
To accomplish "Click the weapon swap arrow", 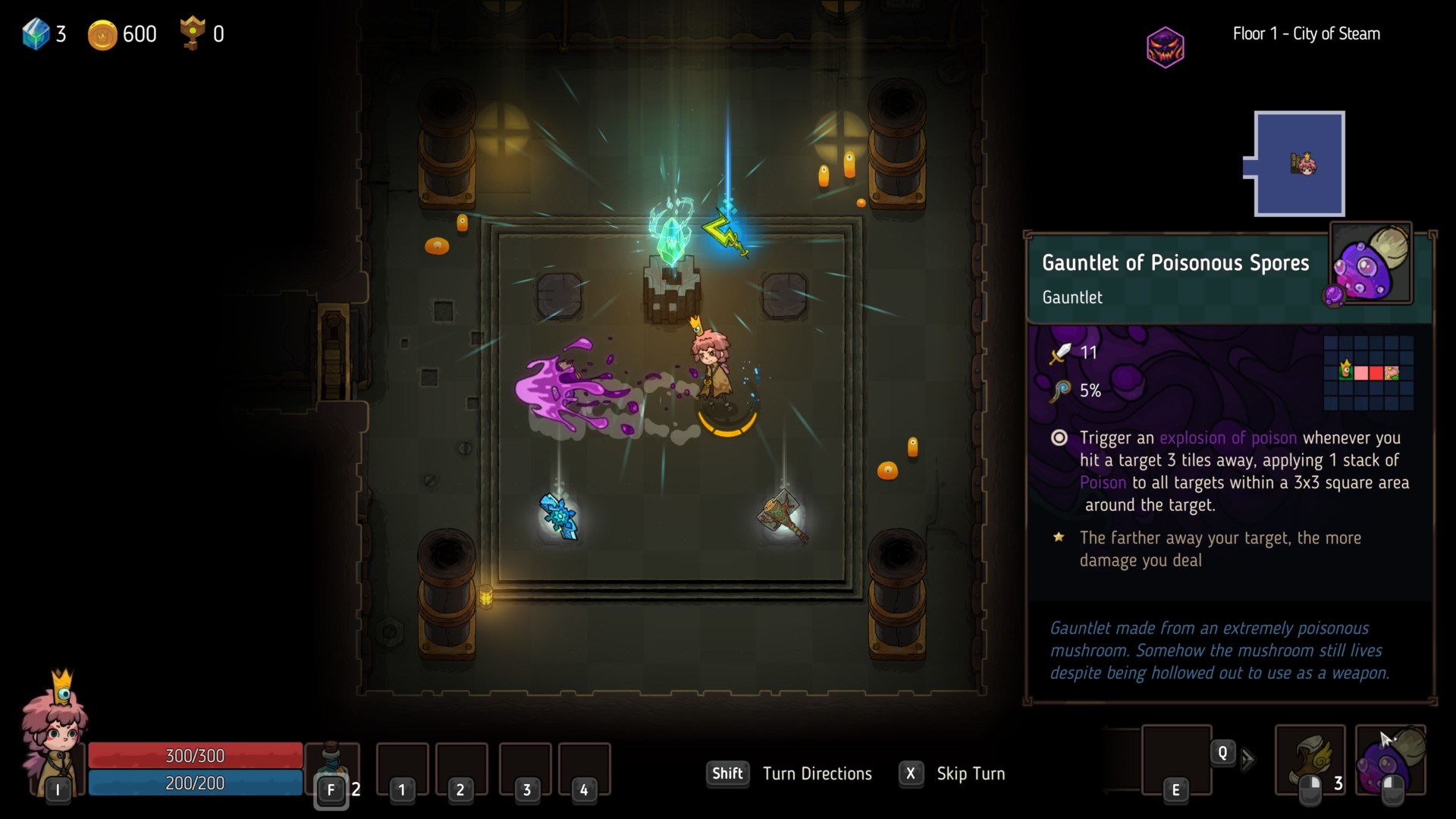I will click(x=1248, y=760).
